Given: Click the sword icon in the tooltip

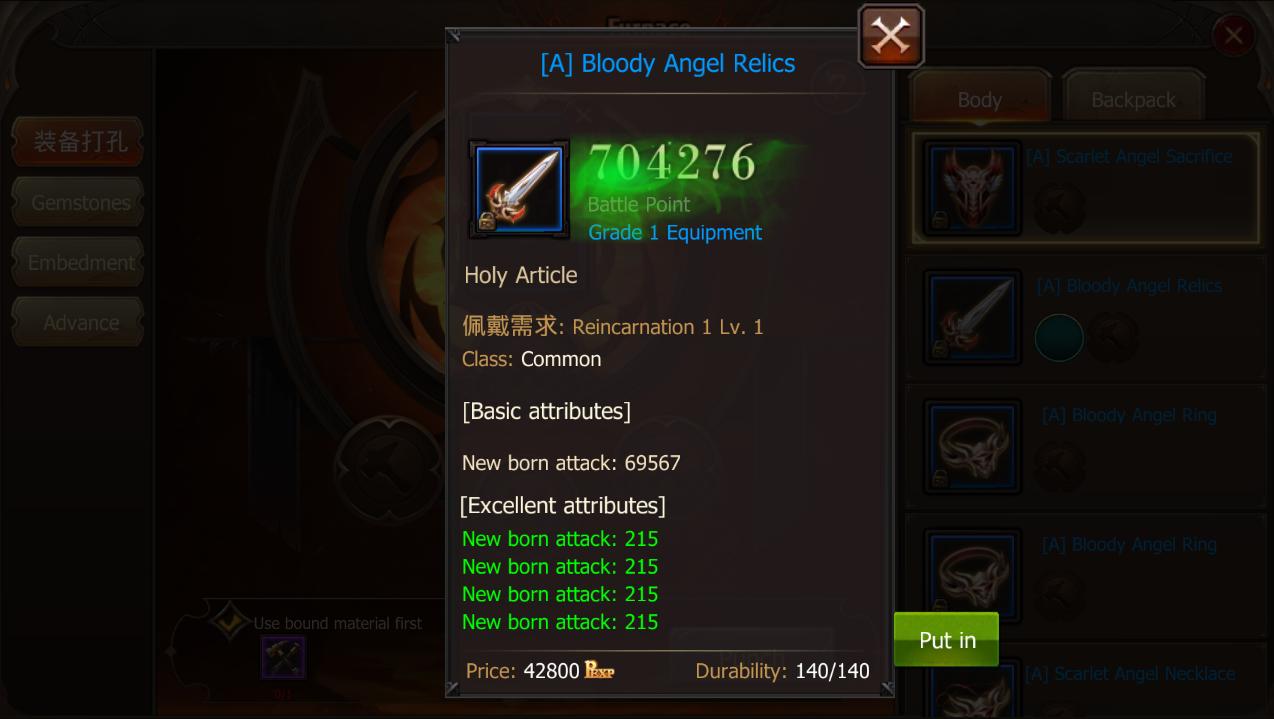Looking at the screenshot, I should [519, 189].
